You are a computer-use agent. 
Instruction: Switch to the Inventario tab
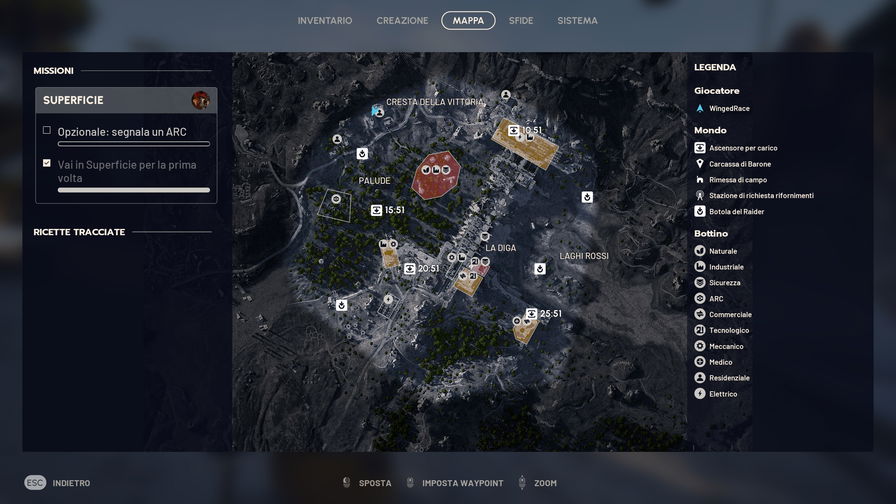(325, 21)
